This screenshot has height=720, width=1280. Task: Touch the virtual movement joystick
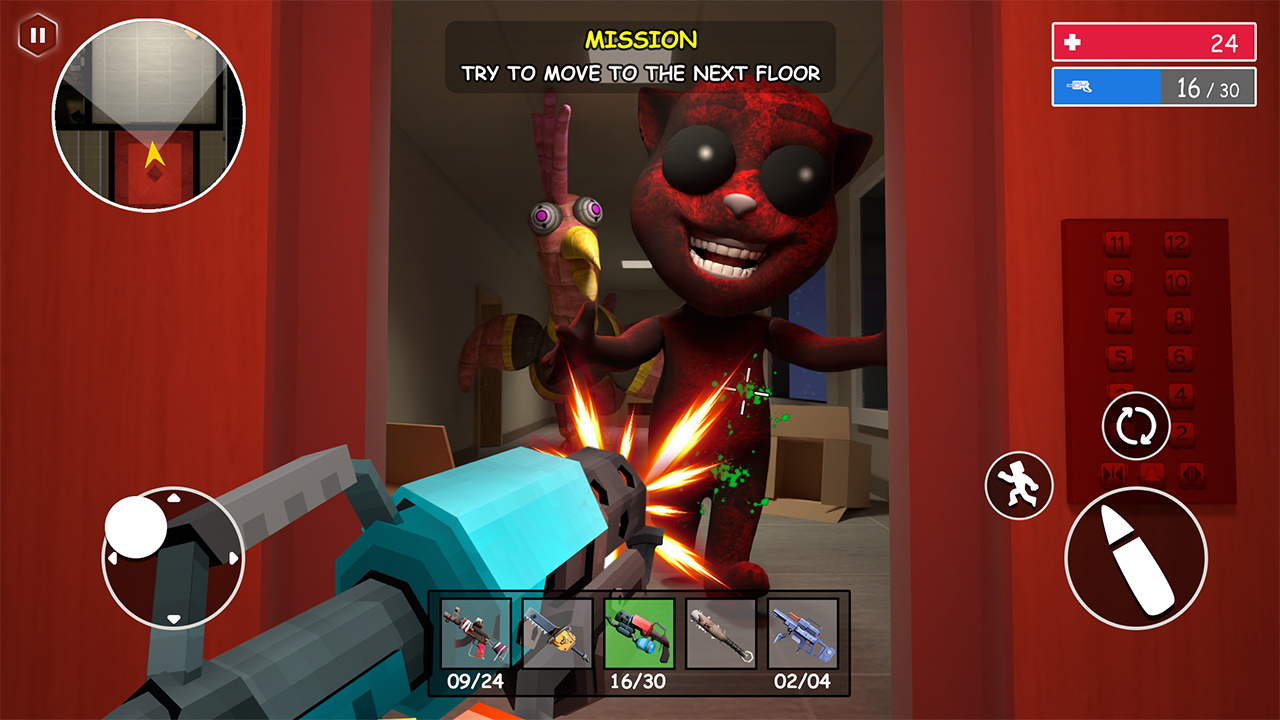(x=173, y=557)
